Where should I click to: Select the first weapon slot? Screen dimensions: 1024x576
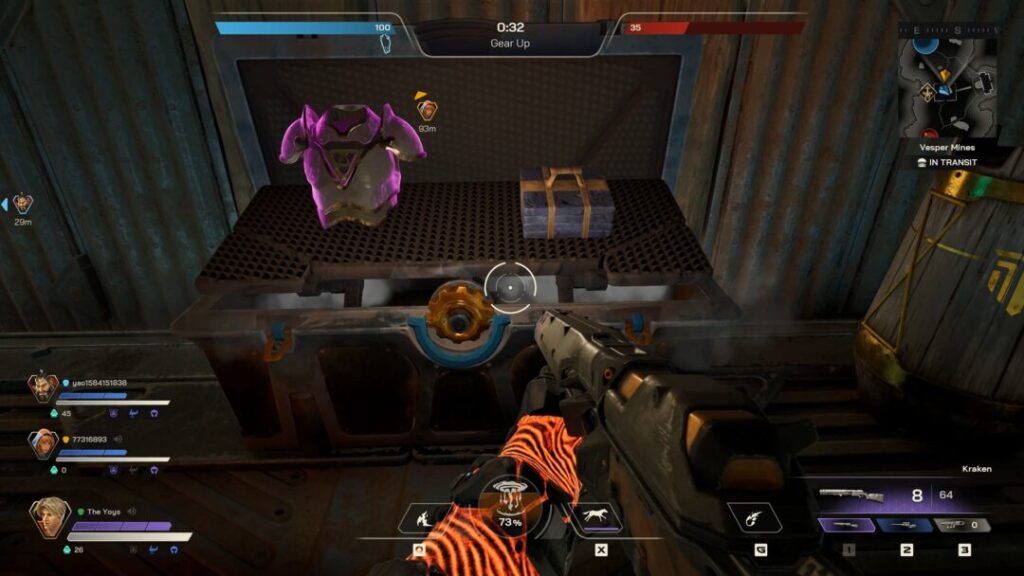(x=848, y=525)
